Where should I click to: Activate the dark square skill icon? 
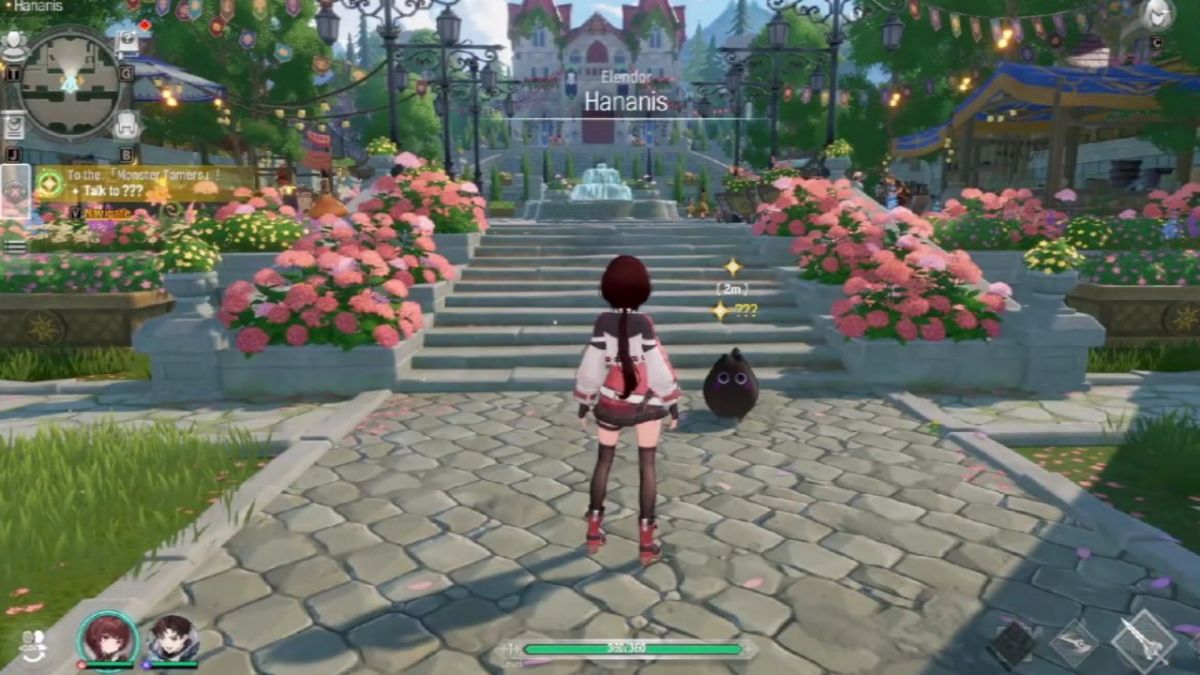click(x=1013, y=645)
